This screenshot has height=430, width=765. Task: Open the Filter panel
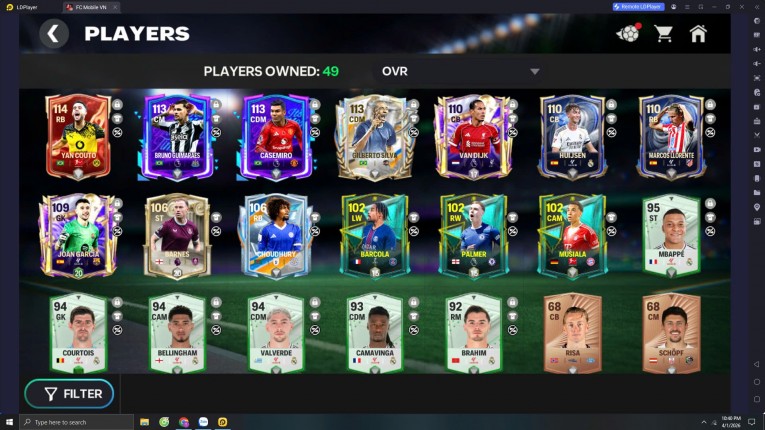click(70, 394)
